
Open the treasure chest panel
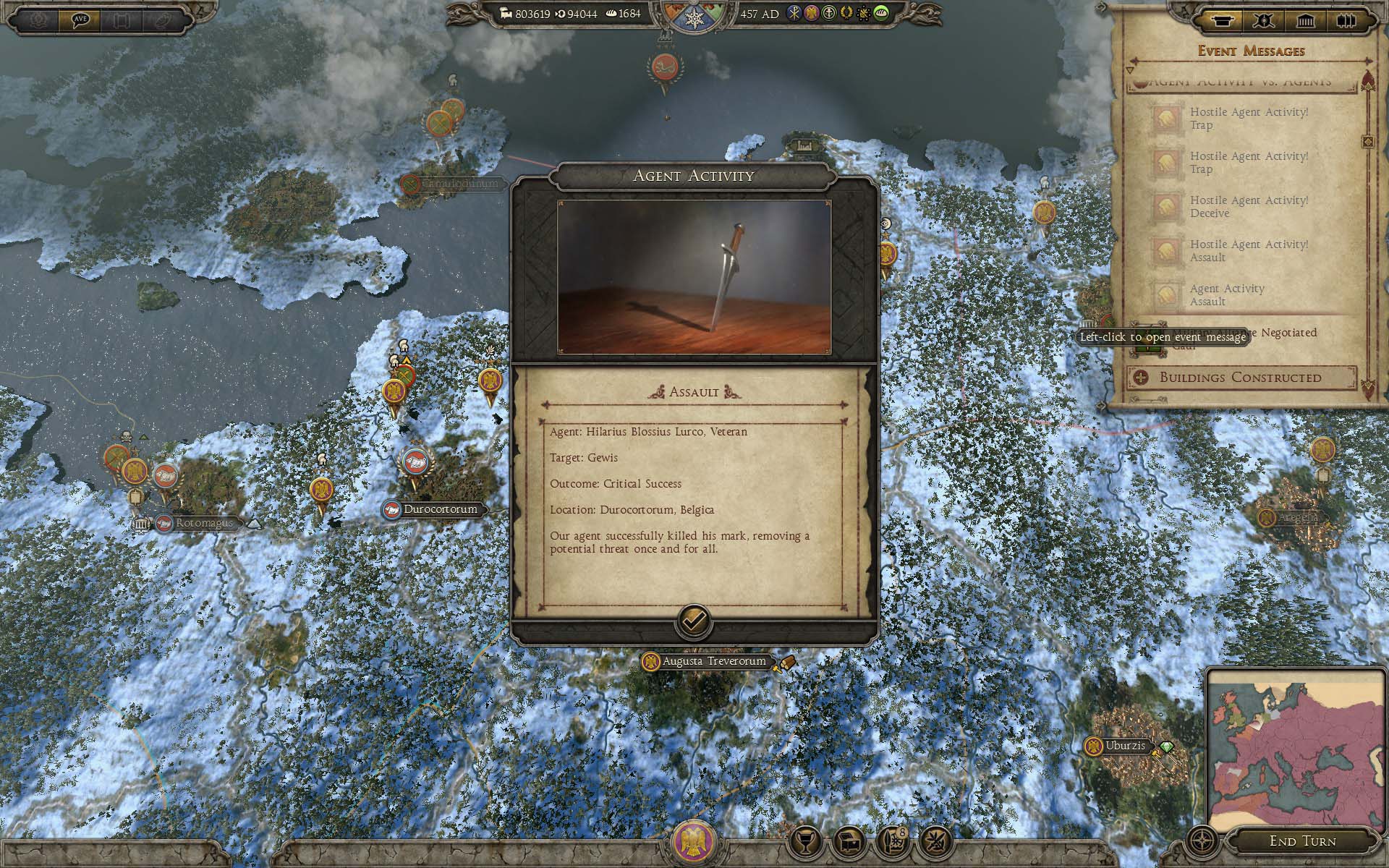(849, 841)
